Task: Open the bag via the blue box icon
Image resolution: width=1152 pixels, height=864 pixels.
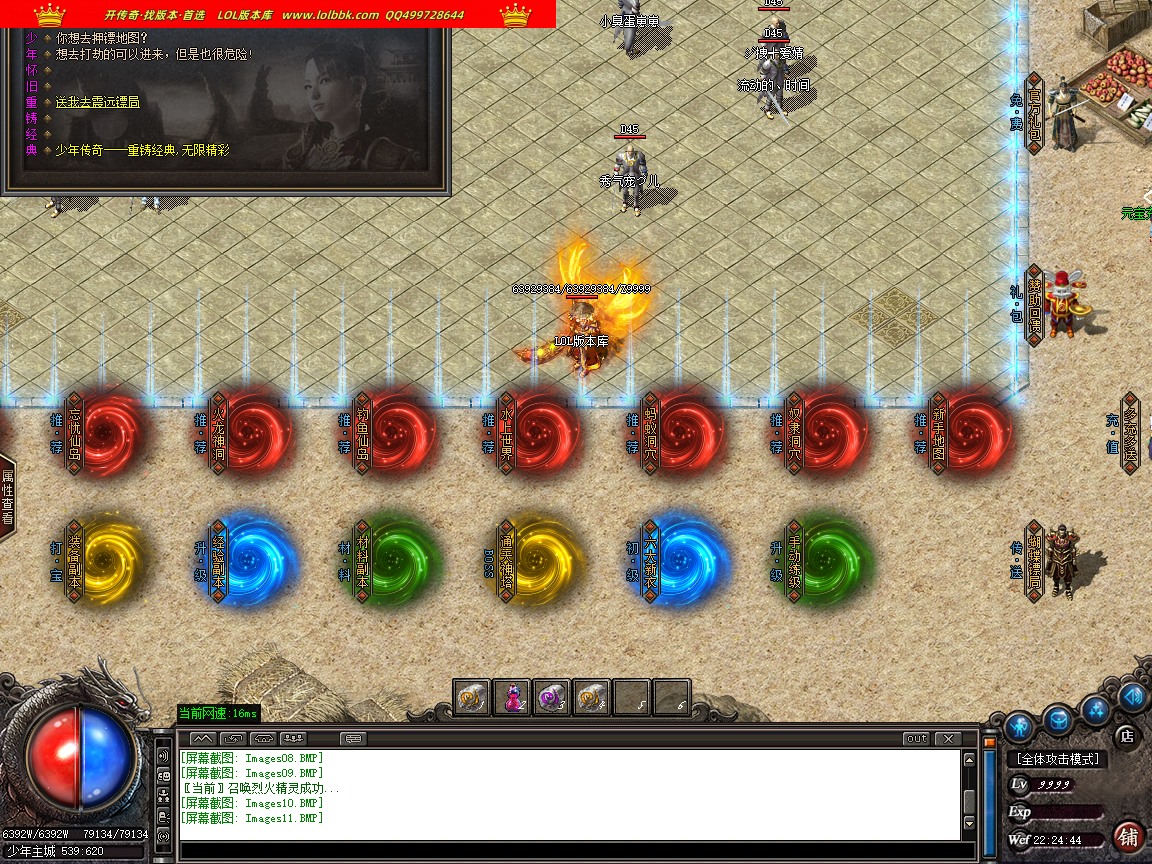Action: [x=1059, y=718]
